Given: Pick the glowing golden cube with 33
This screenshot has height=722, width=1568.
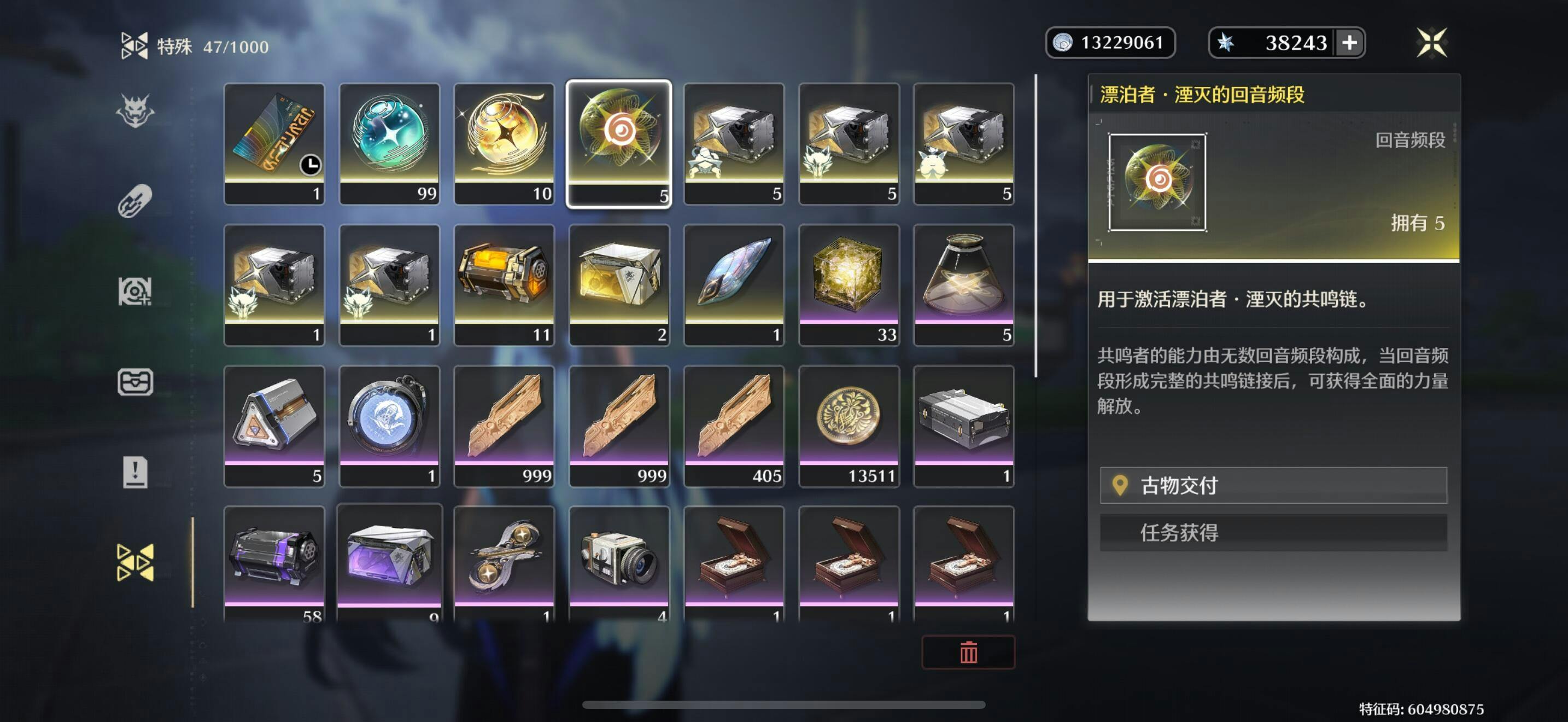Looking at the screenshot, I should coord(849,285).
